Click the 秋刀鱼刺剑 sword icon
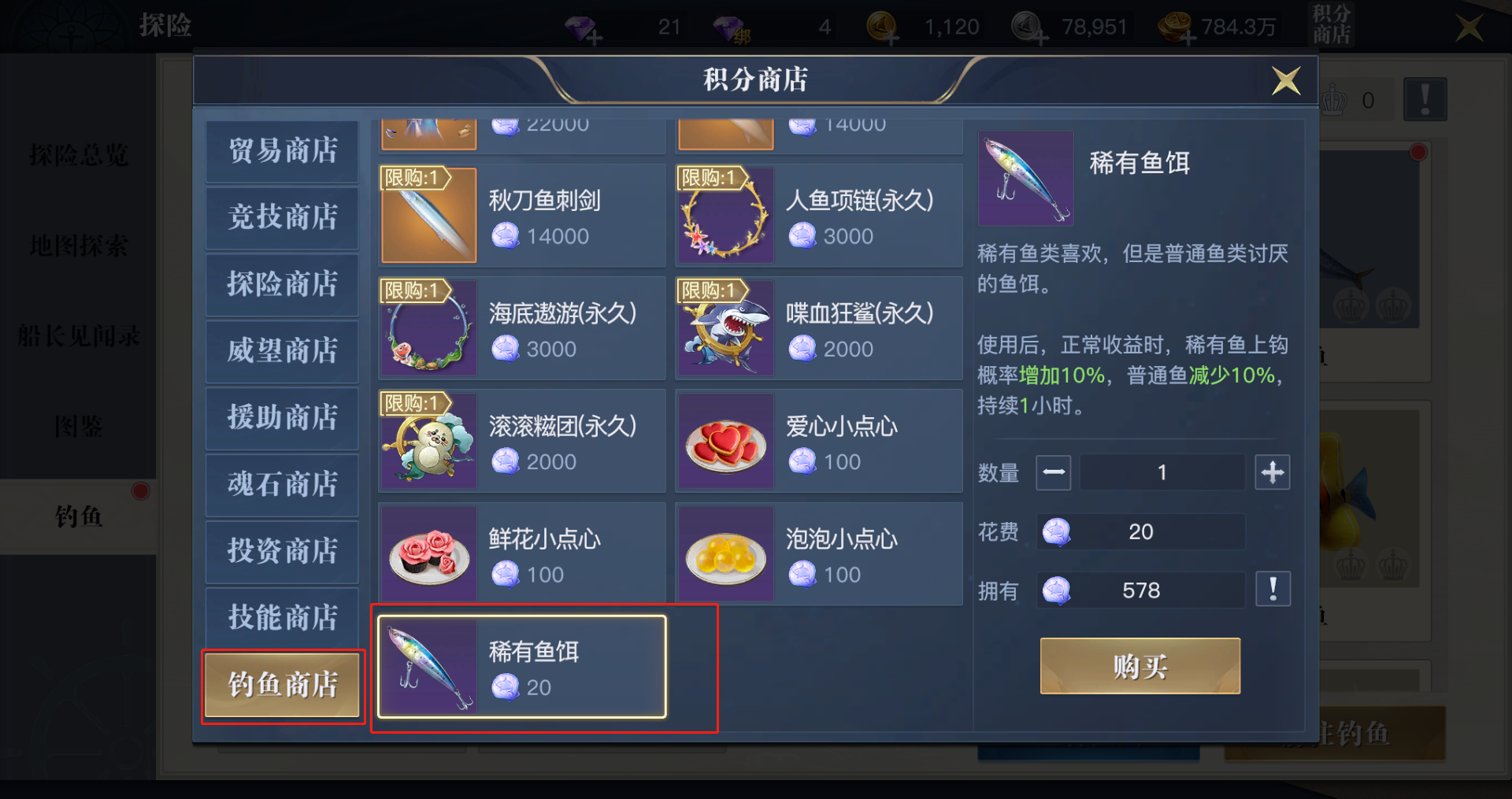The image size is (1512, 799). click(428, 215)
